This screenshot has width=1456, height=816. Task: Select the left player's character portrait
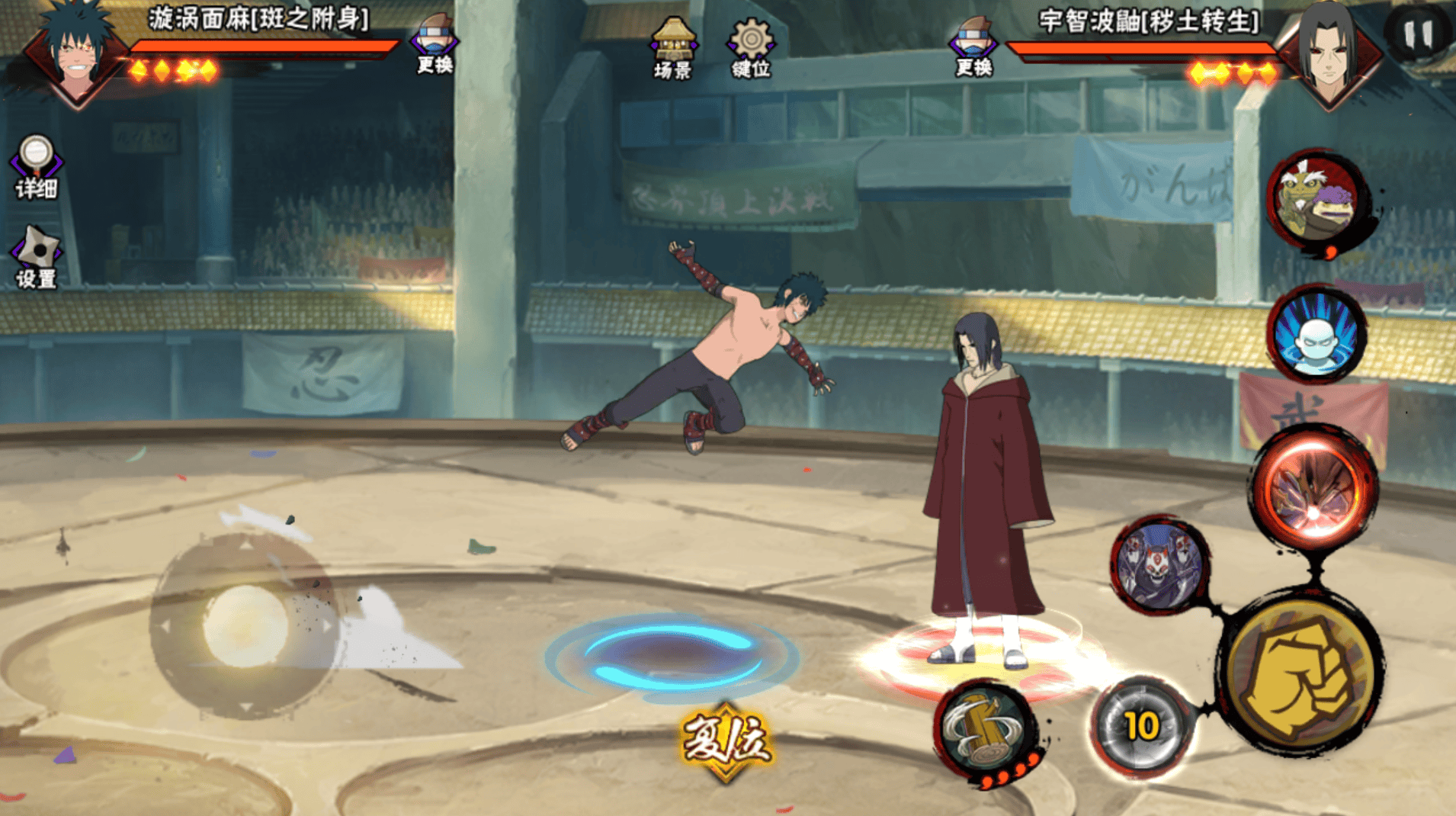pyautogui.click(x=75, y=53)
